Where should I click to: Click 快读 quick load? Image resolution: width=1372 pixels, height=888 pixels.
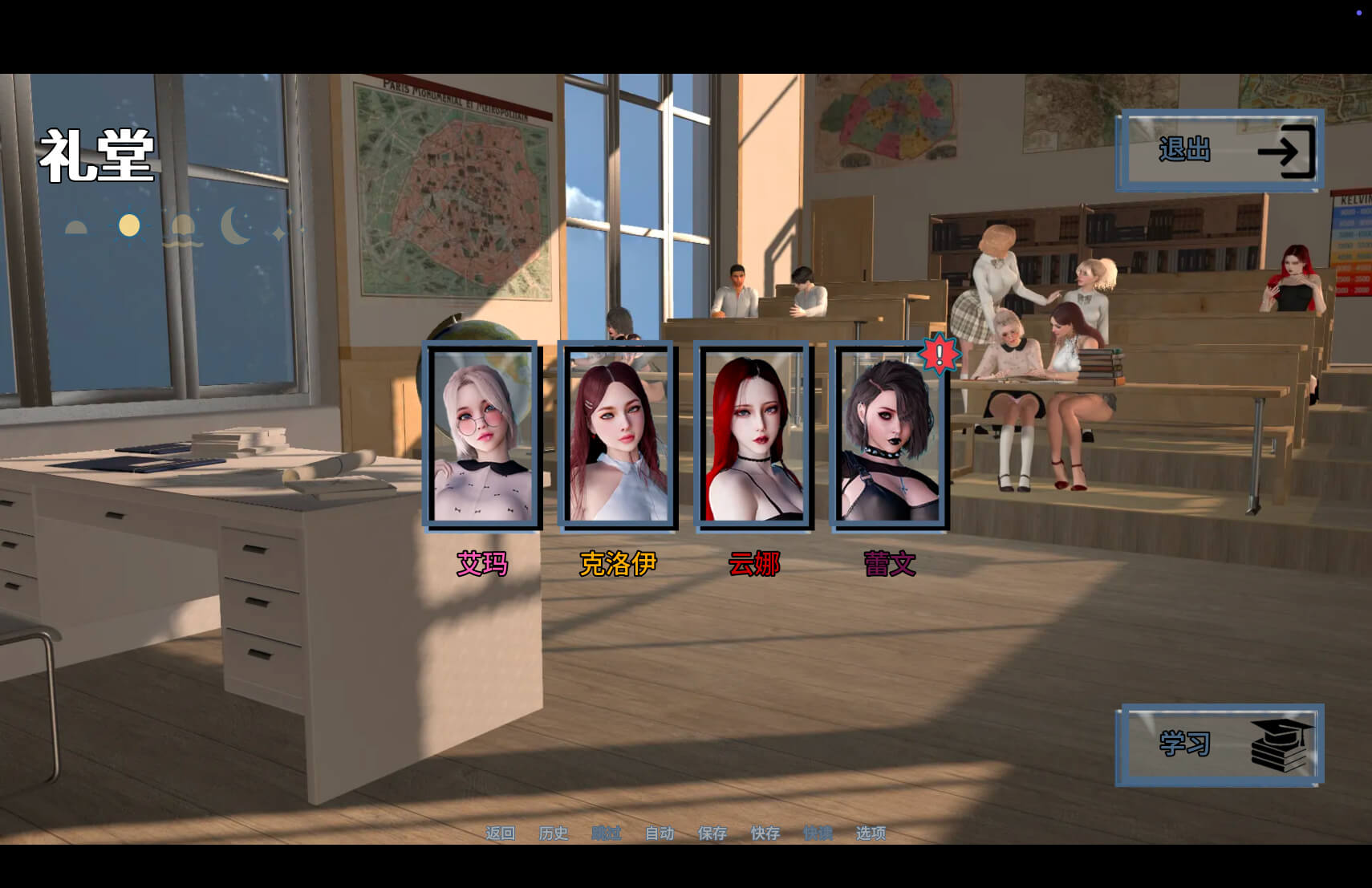tap(818, 833)
